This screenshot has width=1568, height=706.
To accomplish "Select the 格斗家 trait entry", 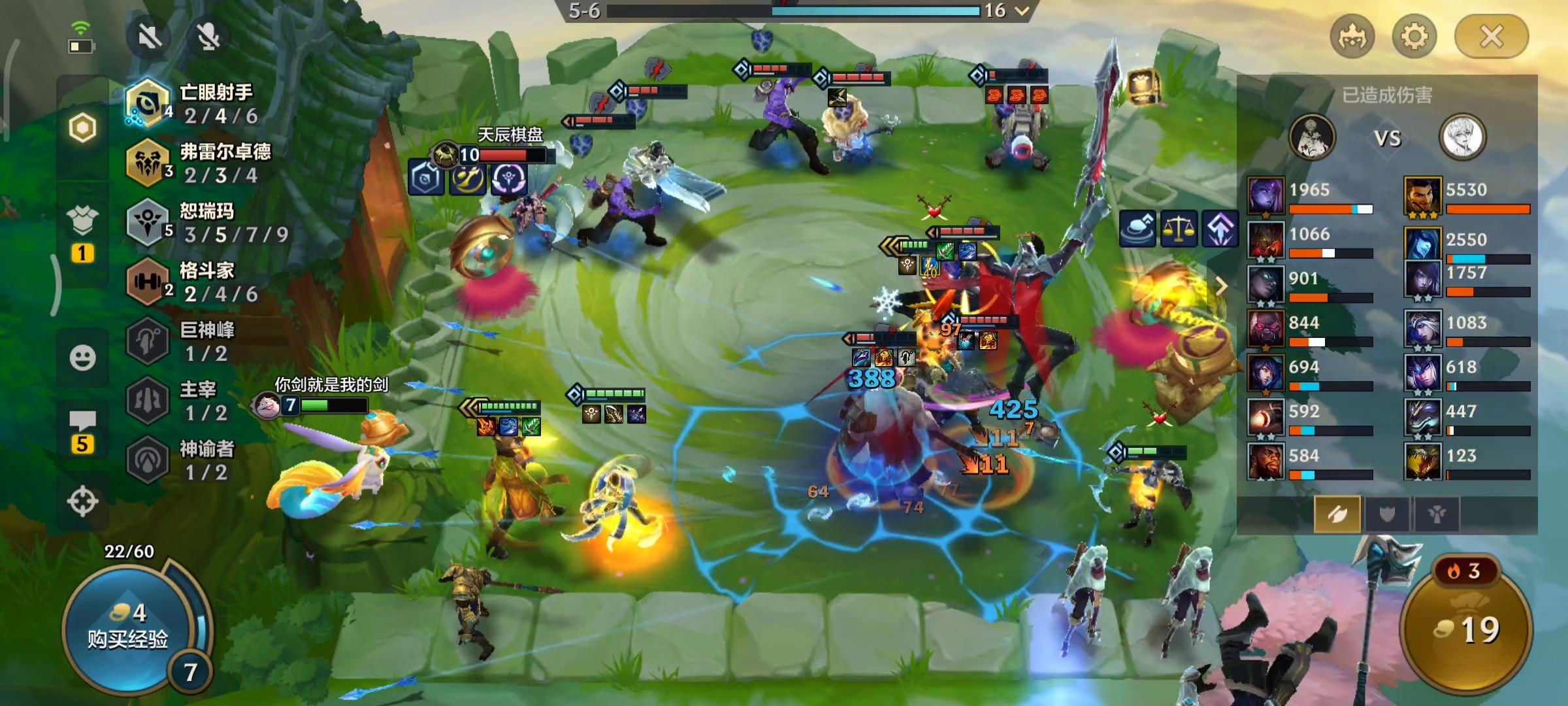I will (196, 282).
